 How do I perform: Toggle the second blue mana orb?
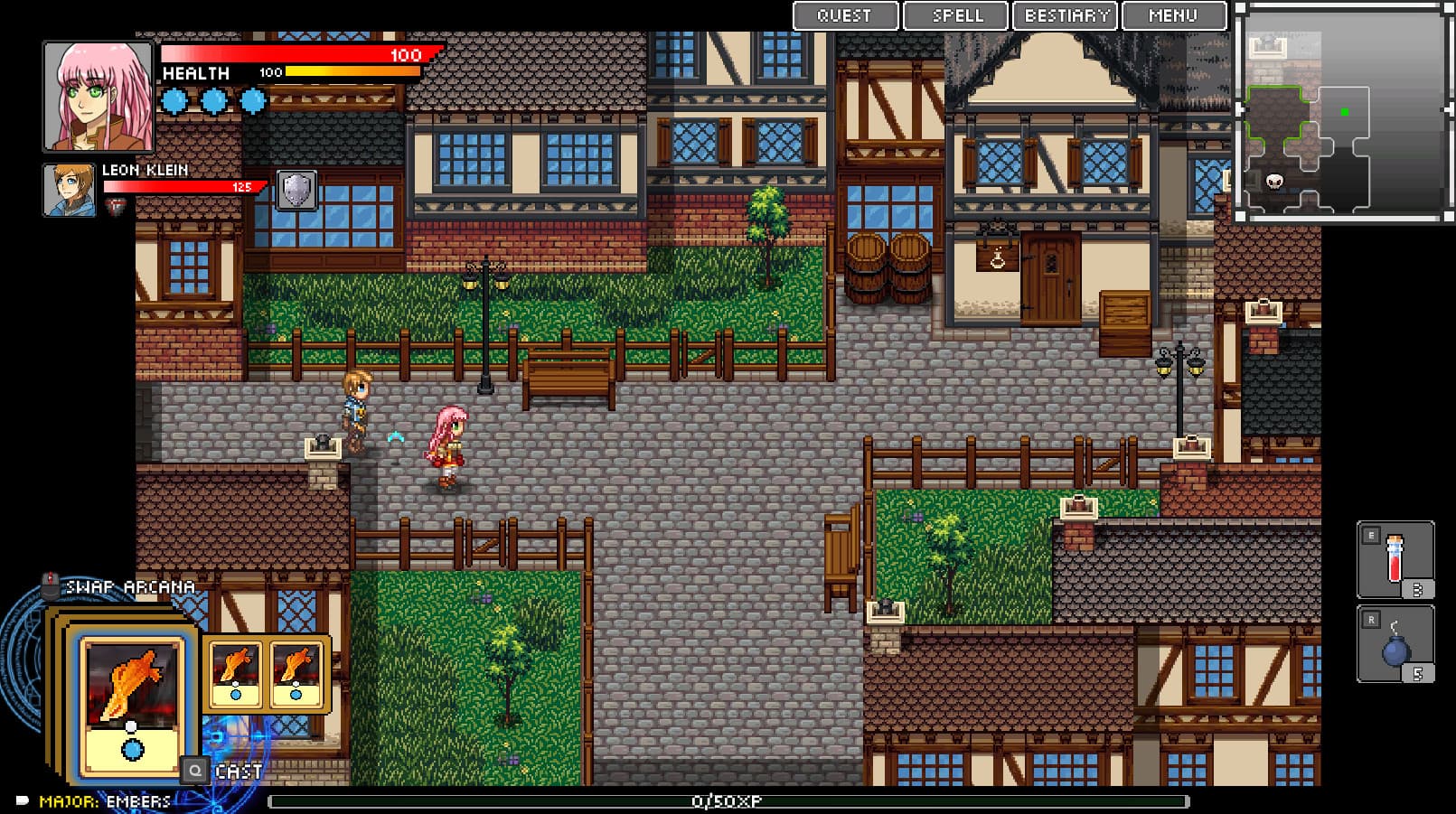click(x=214, y=100)
